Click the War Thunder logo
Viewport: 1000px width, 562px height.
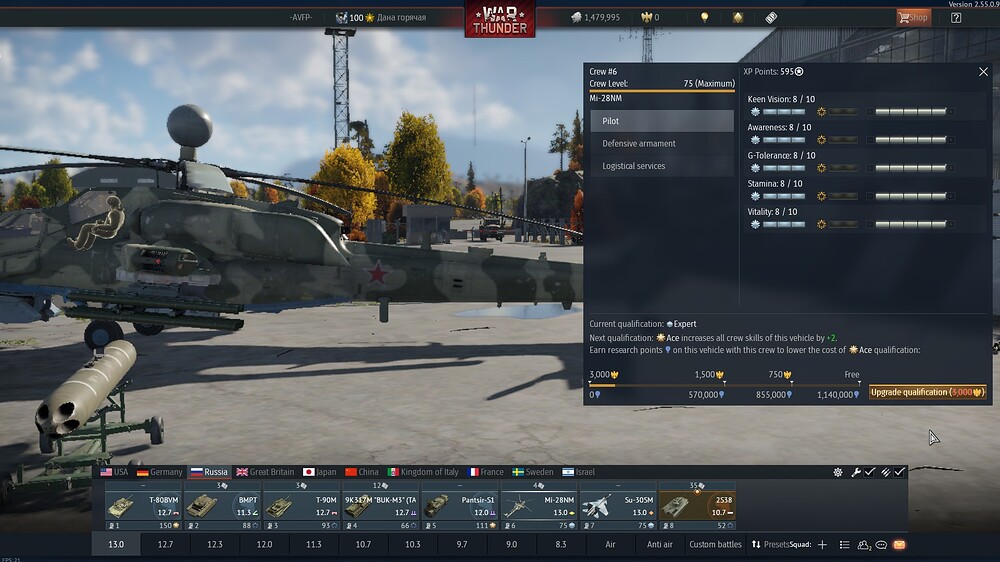[x=500, y=19]
